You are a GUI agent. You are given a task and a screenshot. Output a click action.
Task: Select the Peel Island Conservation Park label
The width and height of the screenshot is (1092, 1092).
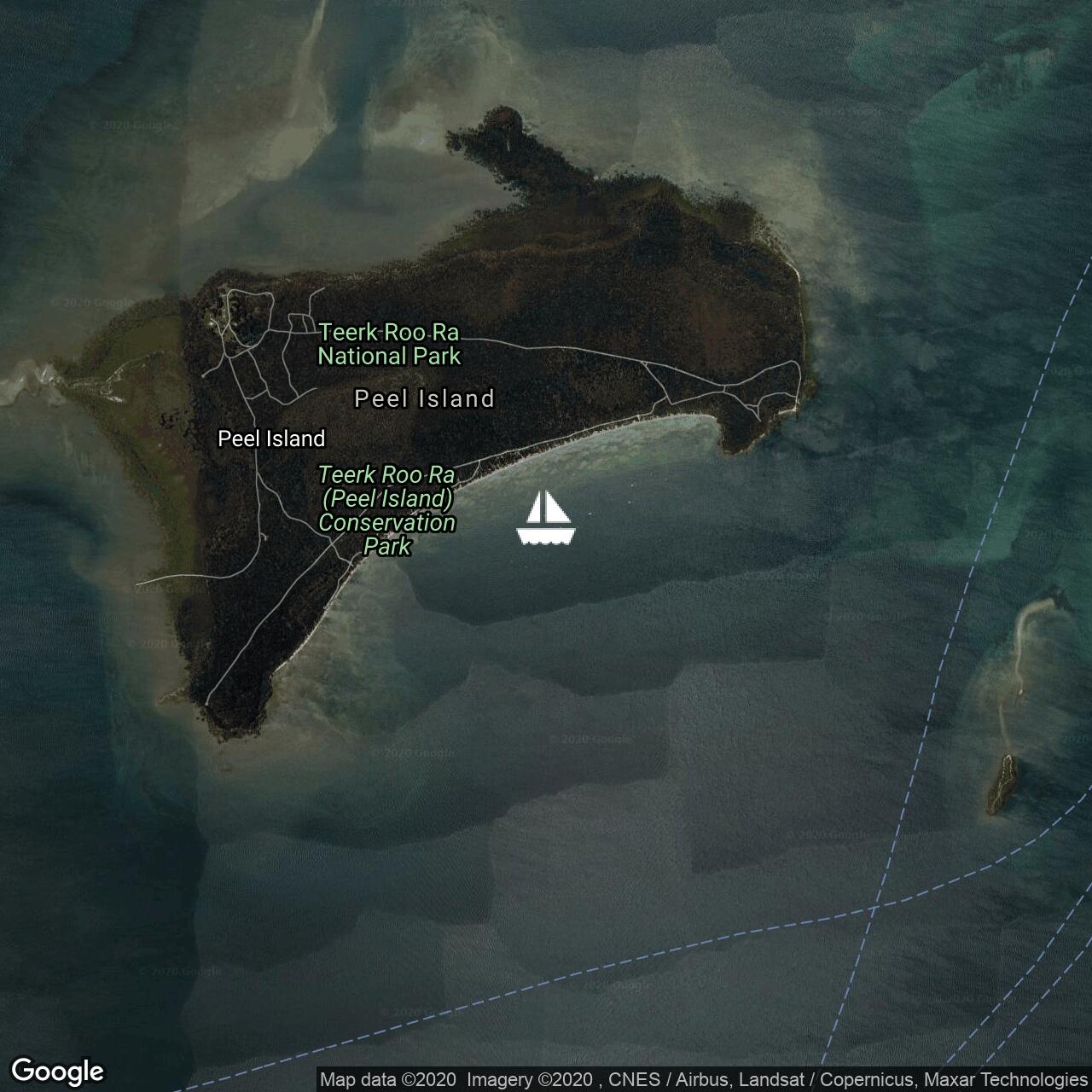pyautogui.click(x=386, y=510)
